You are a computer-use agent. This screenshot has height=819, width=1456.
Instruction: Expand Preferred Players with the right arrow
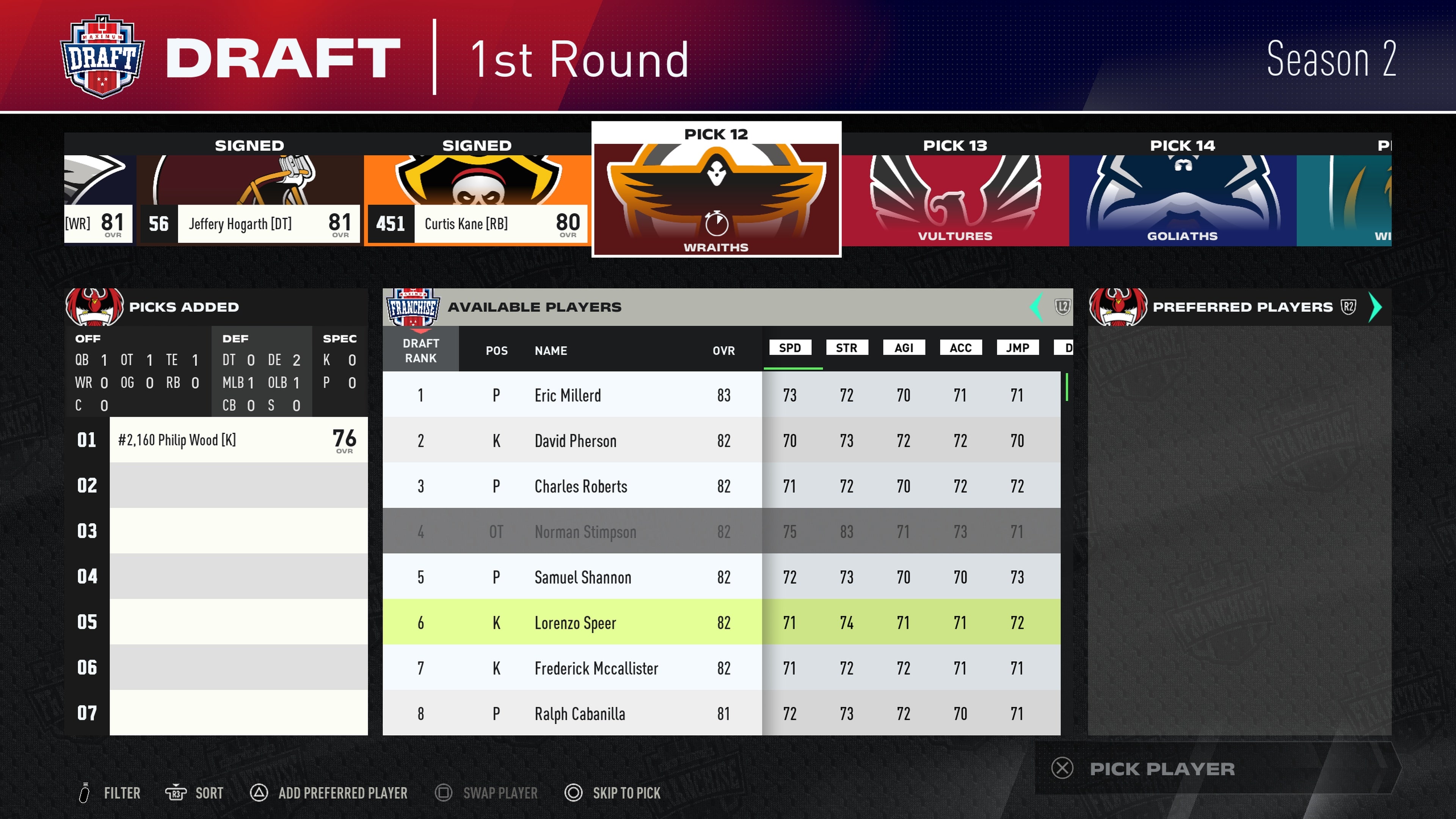click(x=1376, y=307)
